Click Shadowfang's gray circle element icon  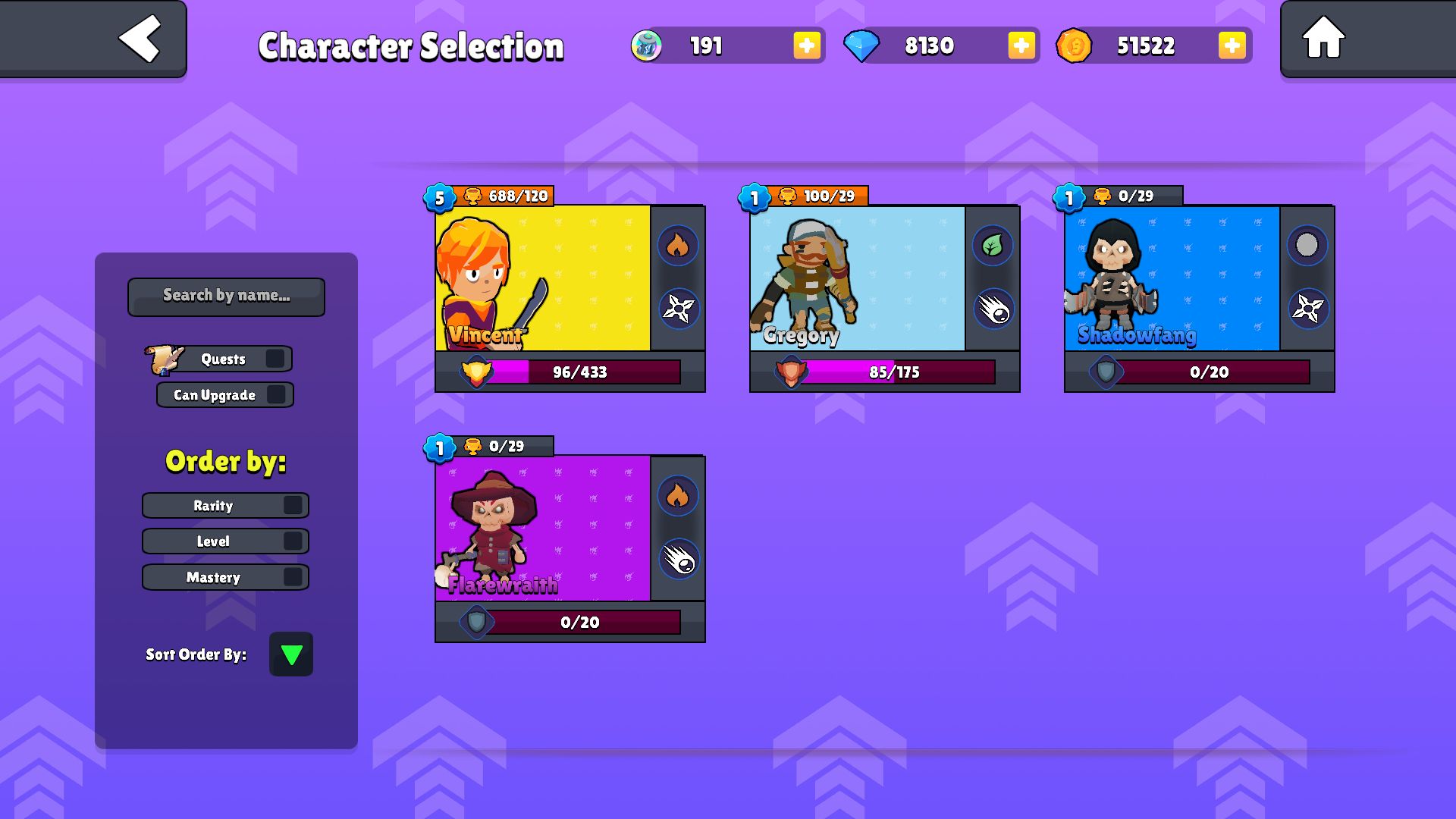pyautogui.click(x=1307, y=245)
